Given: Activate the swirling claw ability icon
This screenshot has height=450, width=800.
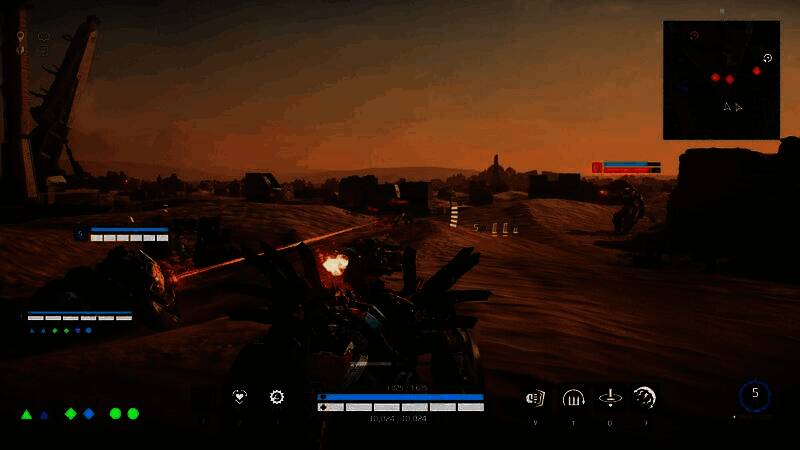Looking at the screenshot, I should (645, 398).
